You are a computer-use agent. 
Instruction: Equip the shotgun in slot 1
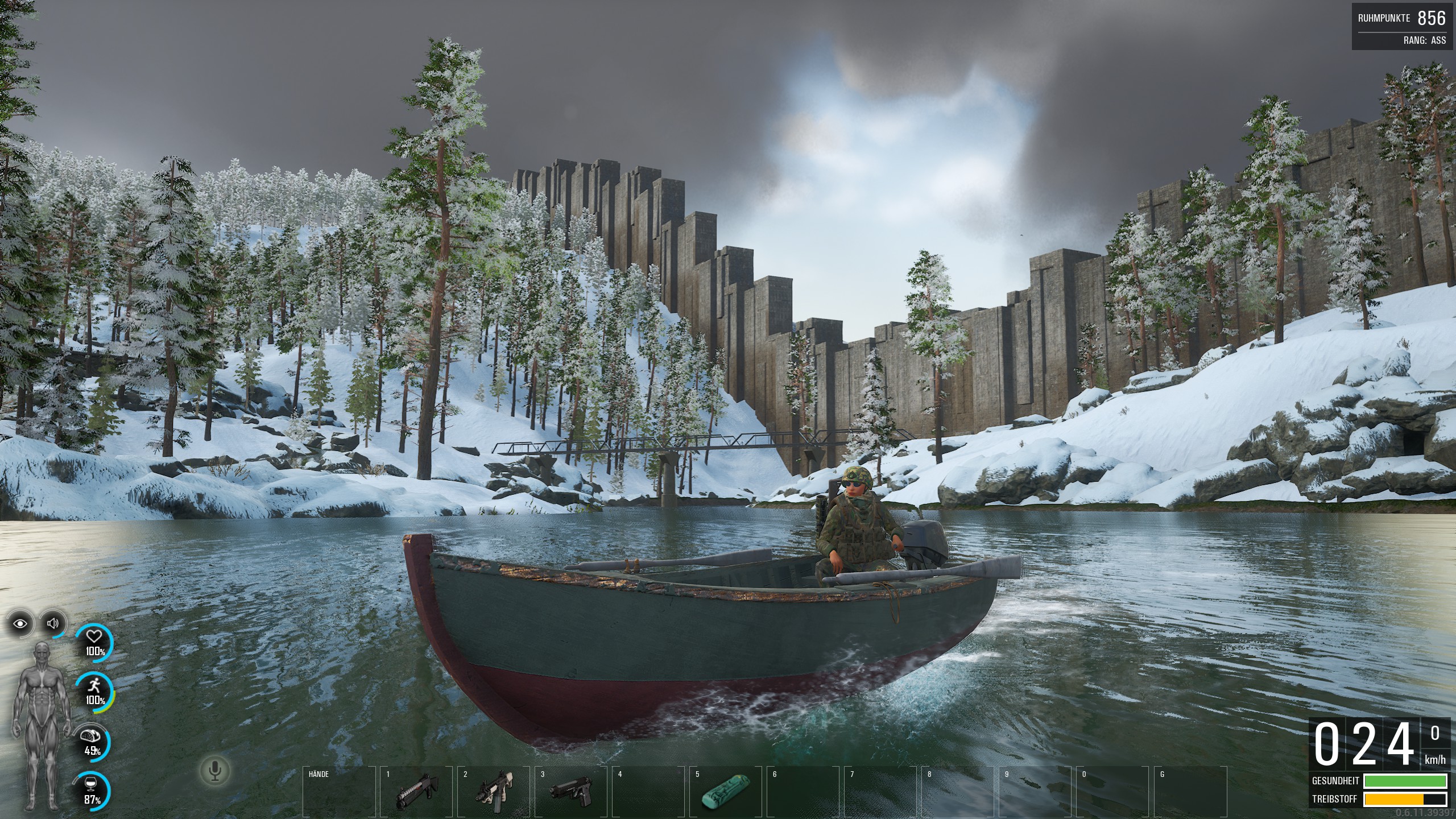pyautogui.click(x=416, y=792)
